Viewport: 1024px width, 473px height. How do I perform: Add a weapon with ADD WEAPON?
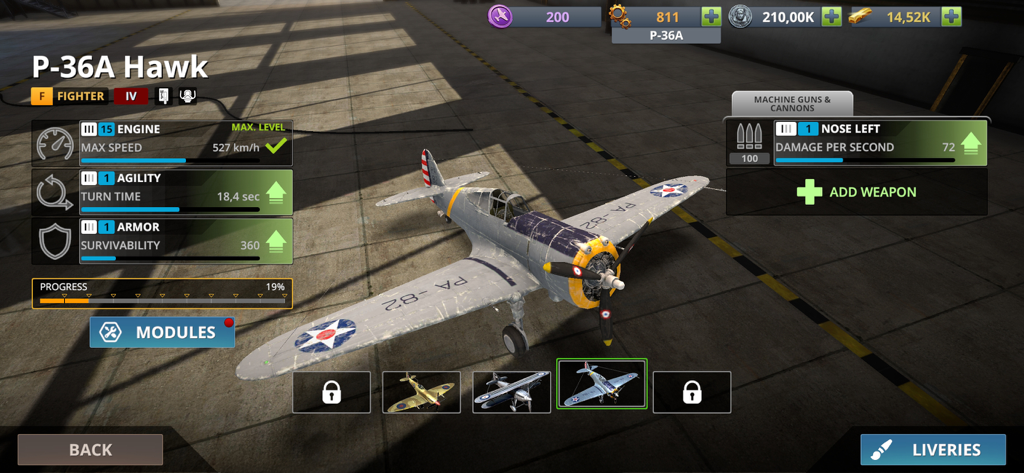click(x=856, y=192)
